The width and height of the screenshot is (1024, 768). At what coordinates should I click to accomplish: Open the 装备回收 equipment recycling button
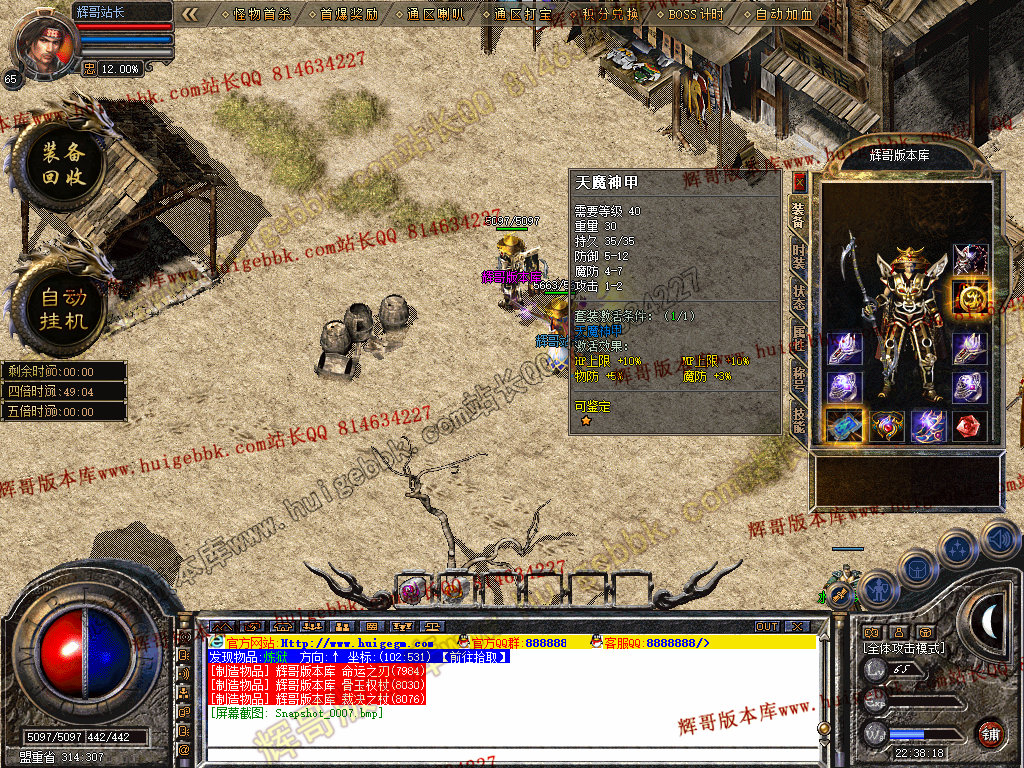click(63, 165)
